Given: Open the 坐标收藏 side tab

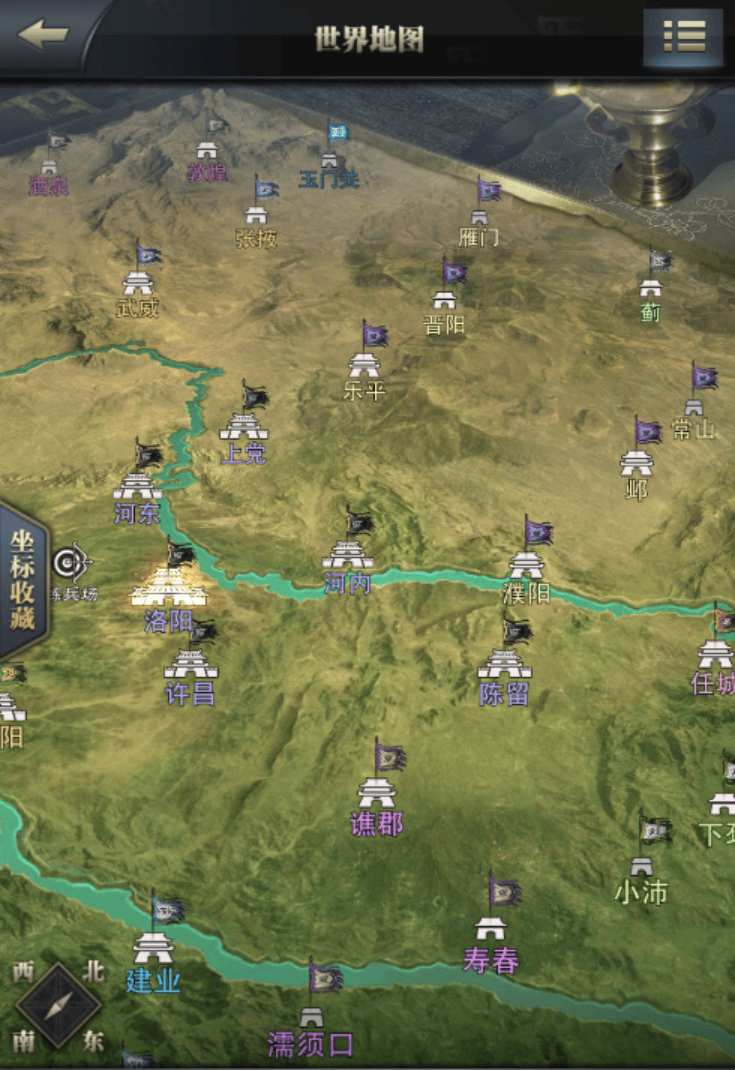Looking at the screenshot, I should (22, 580).
